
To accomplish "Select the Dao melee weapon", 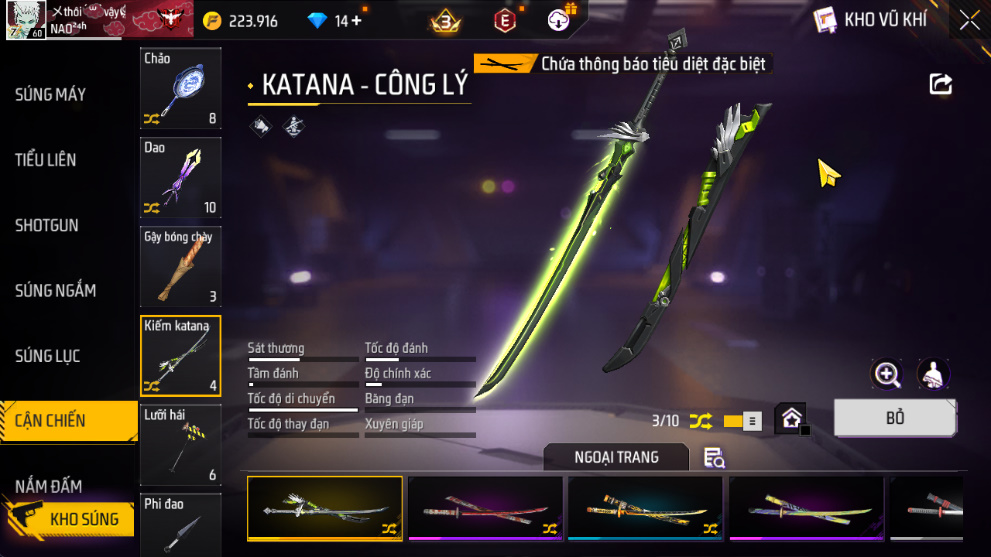I will (180, 177).
